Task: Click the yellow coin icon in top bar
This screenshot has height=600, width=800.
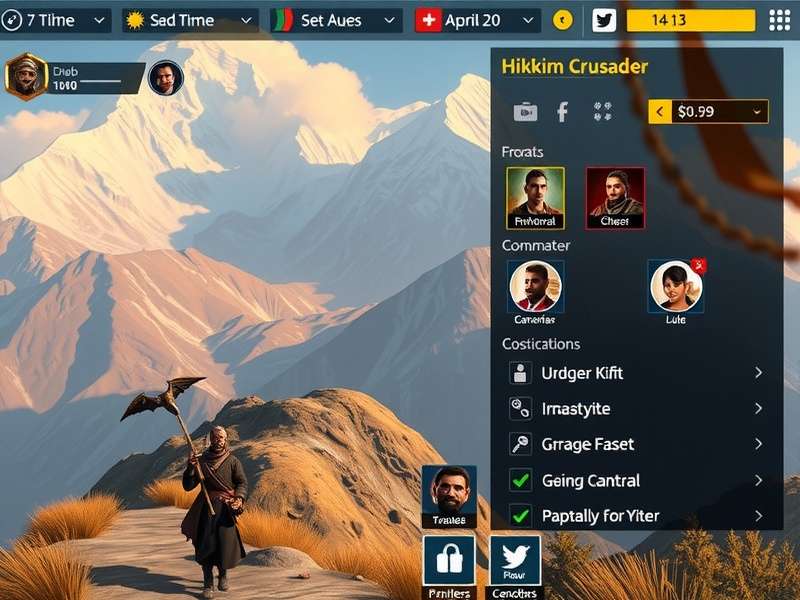Action: coord(563,20)
